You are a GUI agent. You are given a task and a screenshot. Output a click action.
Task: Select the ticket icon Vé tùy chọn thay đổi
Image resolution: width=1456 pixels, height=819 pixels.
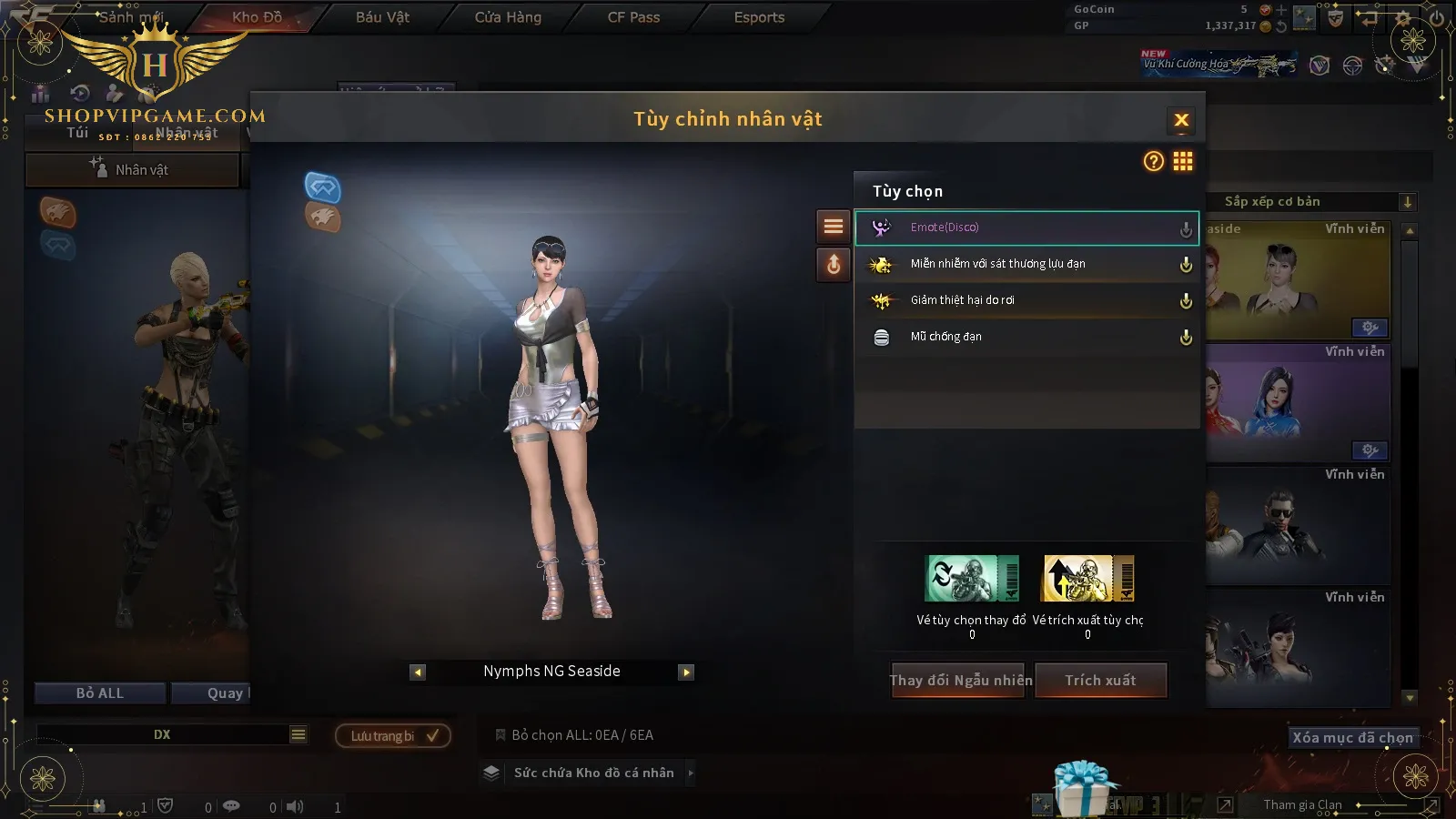click(972, 579)
